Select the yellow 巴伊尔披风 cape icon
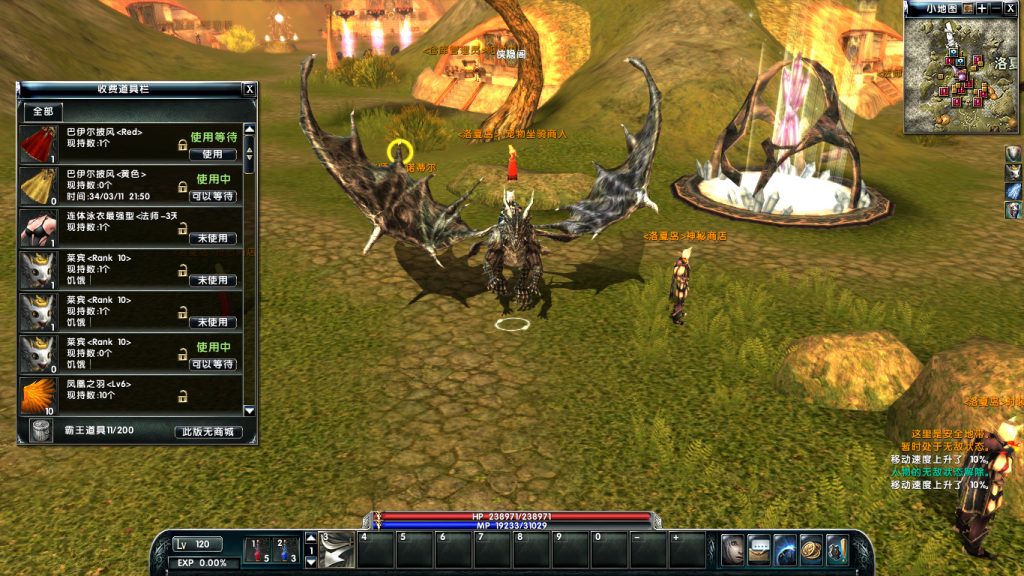This screenshot has height=576, width=1024. click(x=38, y=186)
